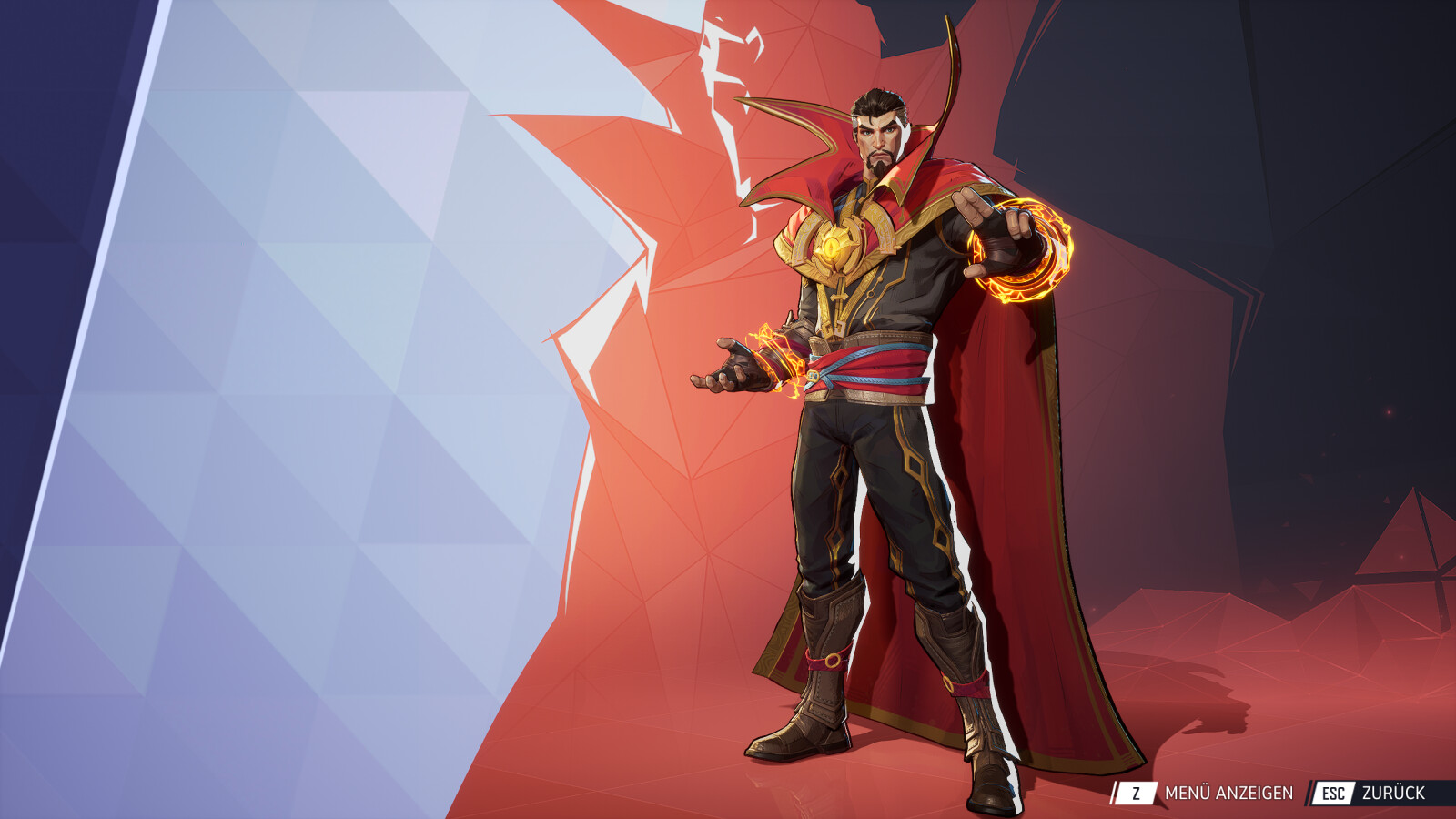
Task: Click the Z key hint badge
Action: [x=1137, y=793]
